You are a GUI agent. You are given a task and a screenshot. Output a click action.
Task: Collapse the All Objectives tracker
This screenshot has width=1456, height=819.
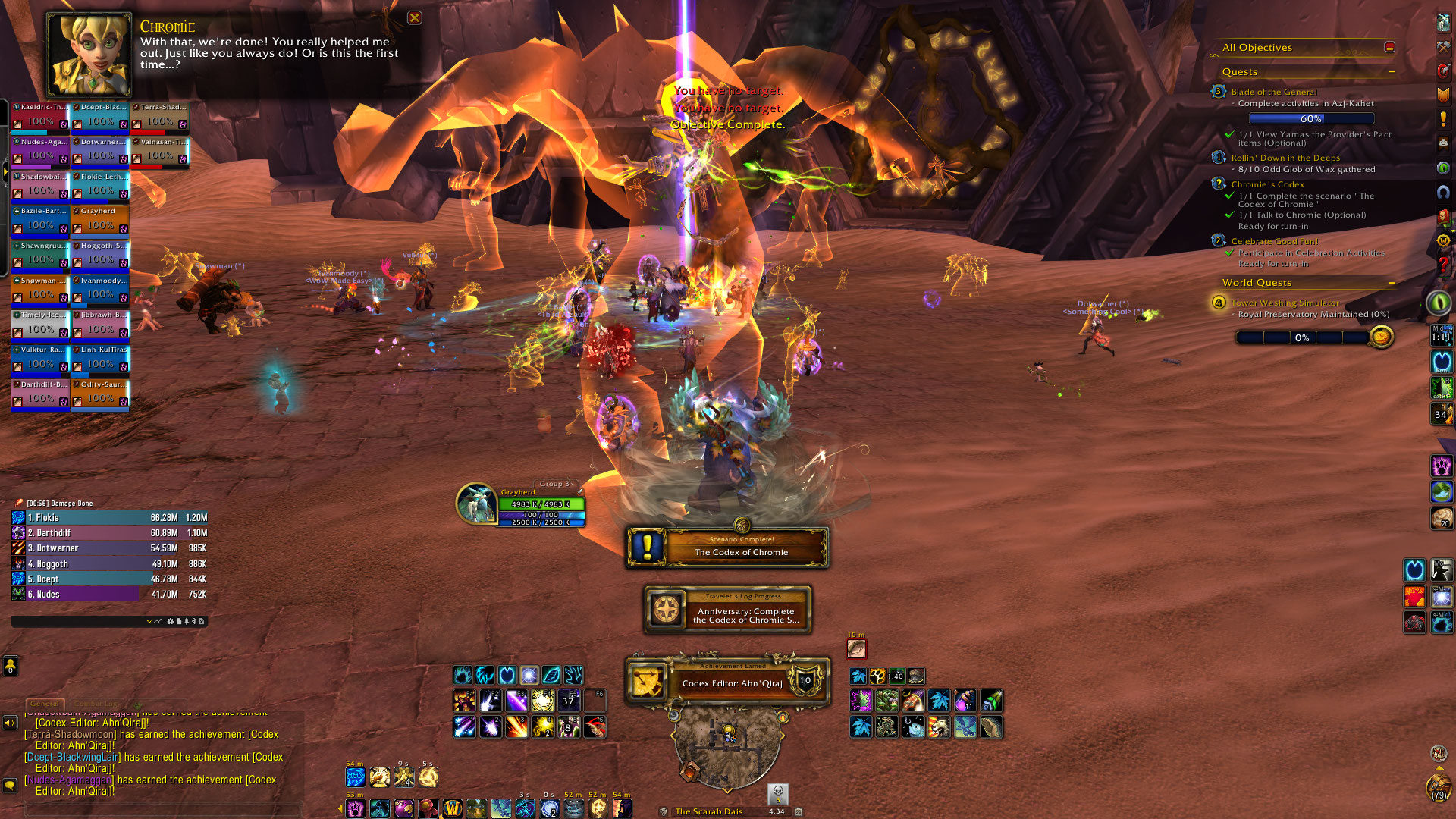pos(1389,47)
